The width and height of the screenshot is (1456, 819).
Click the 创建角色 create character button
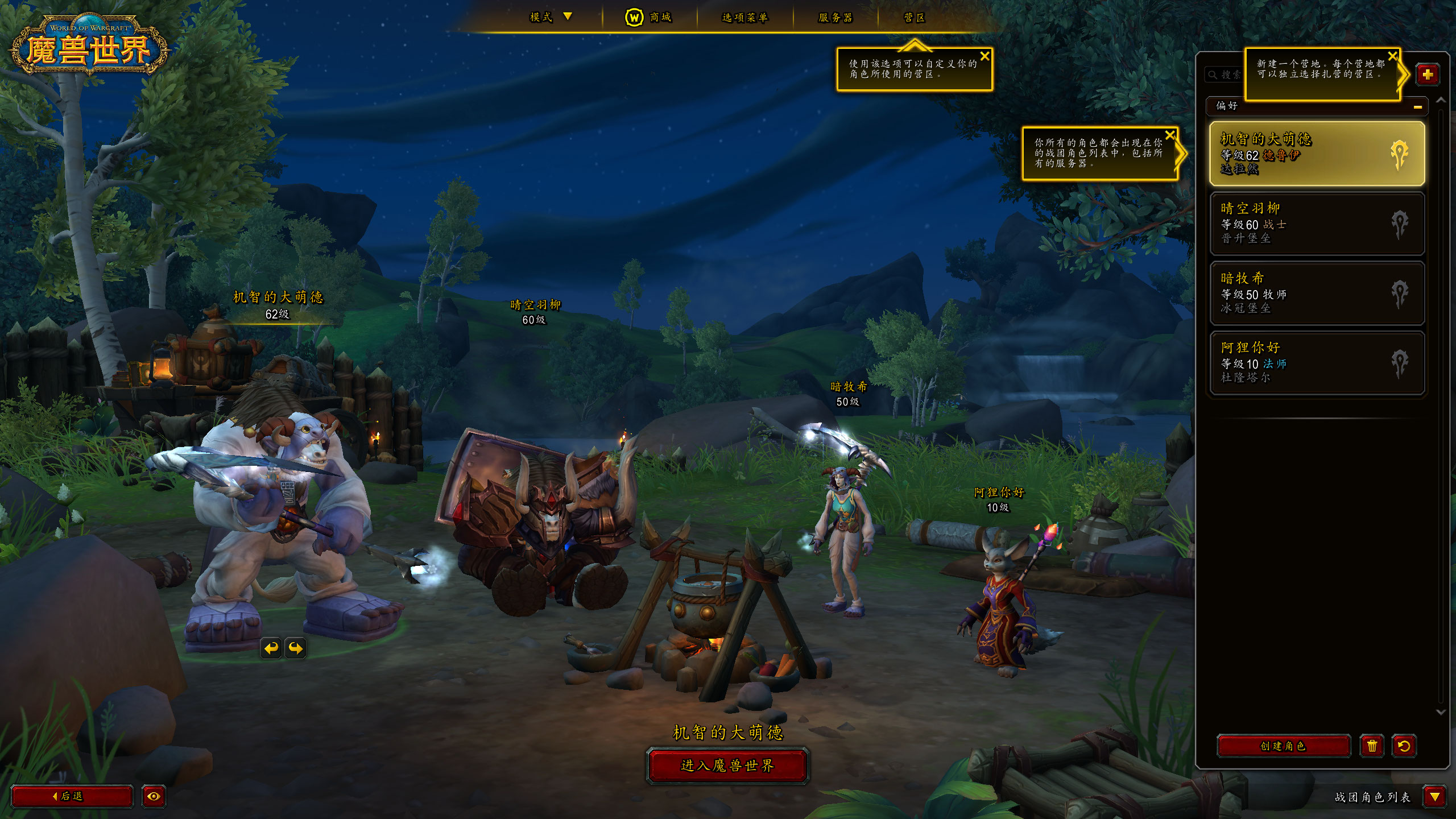(x=1283, y=746)
